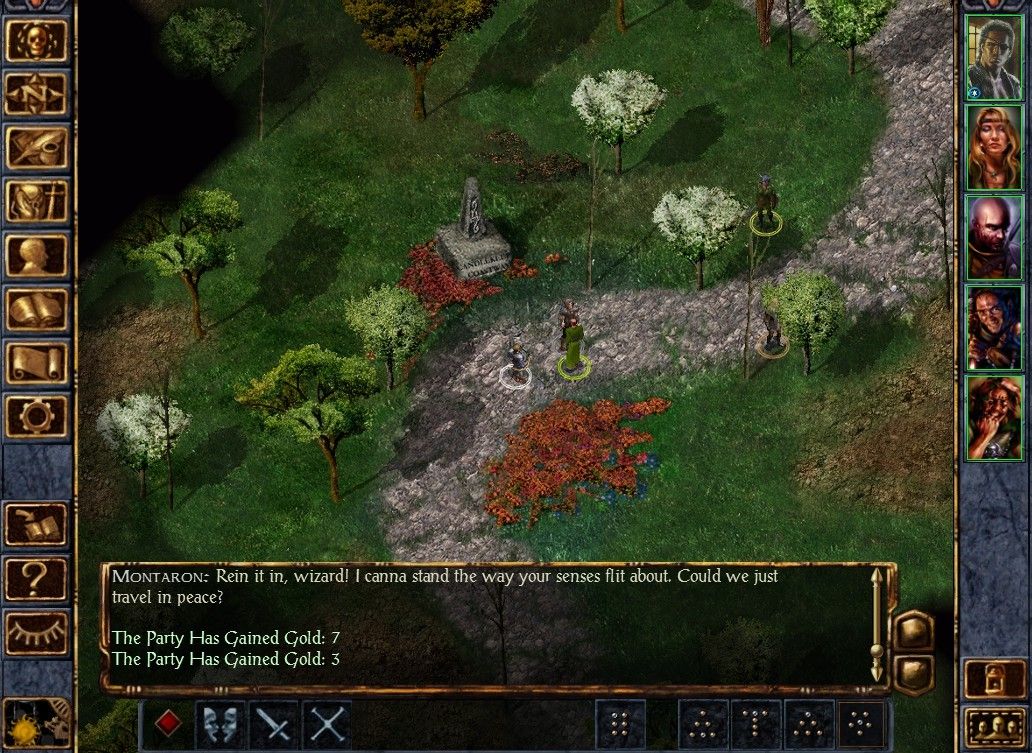Open the mage spellbook button
1032x753 pixels.
pos(37,309)
